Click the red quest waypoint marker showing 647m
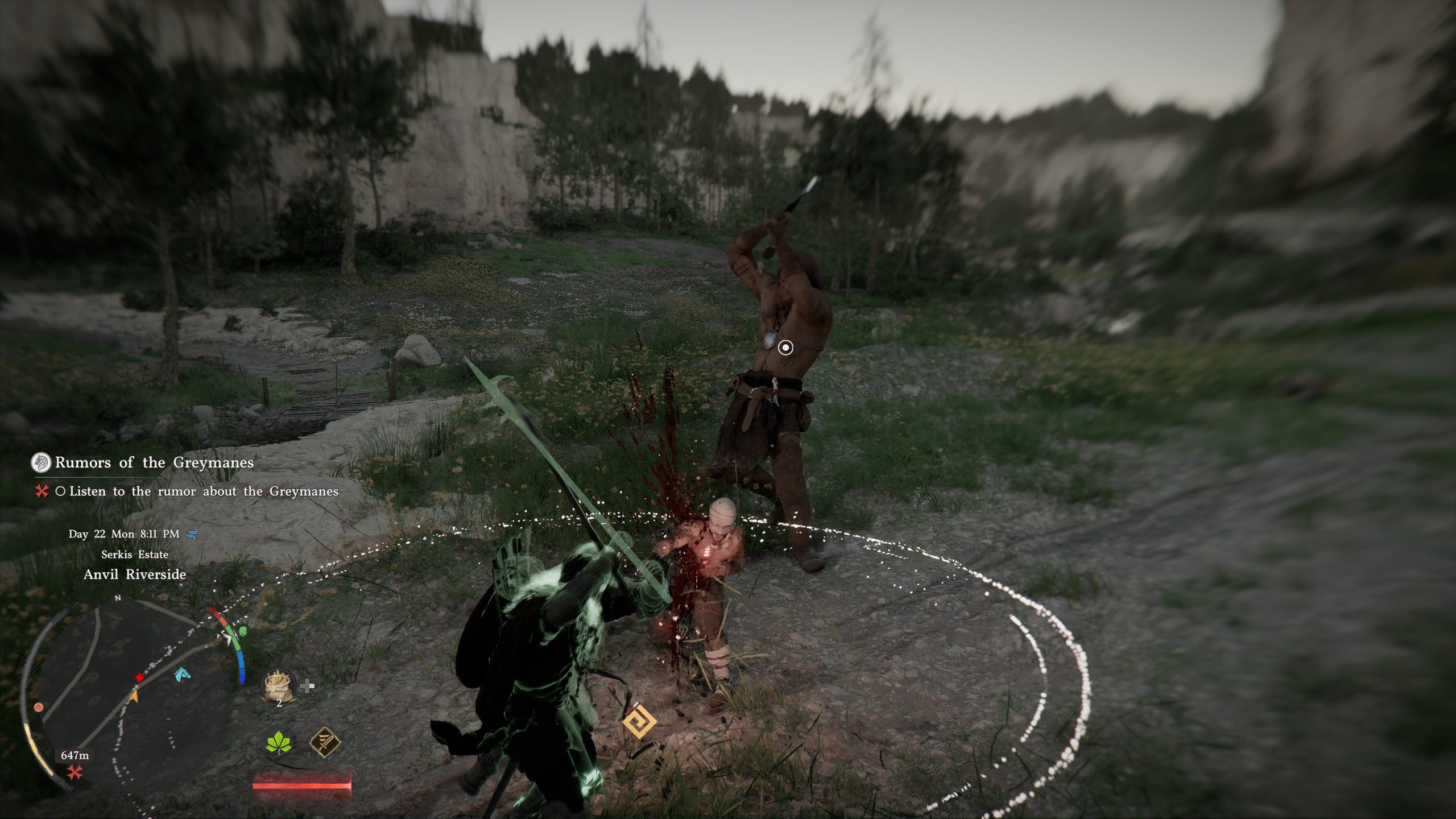Screen dimensions: 1456x819 coord(75,772)
